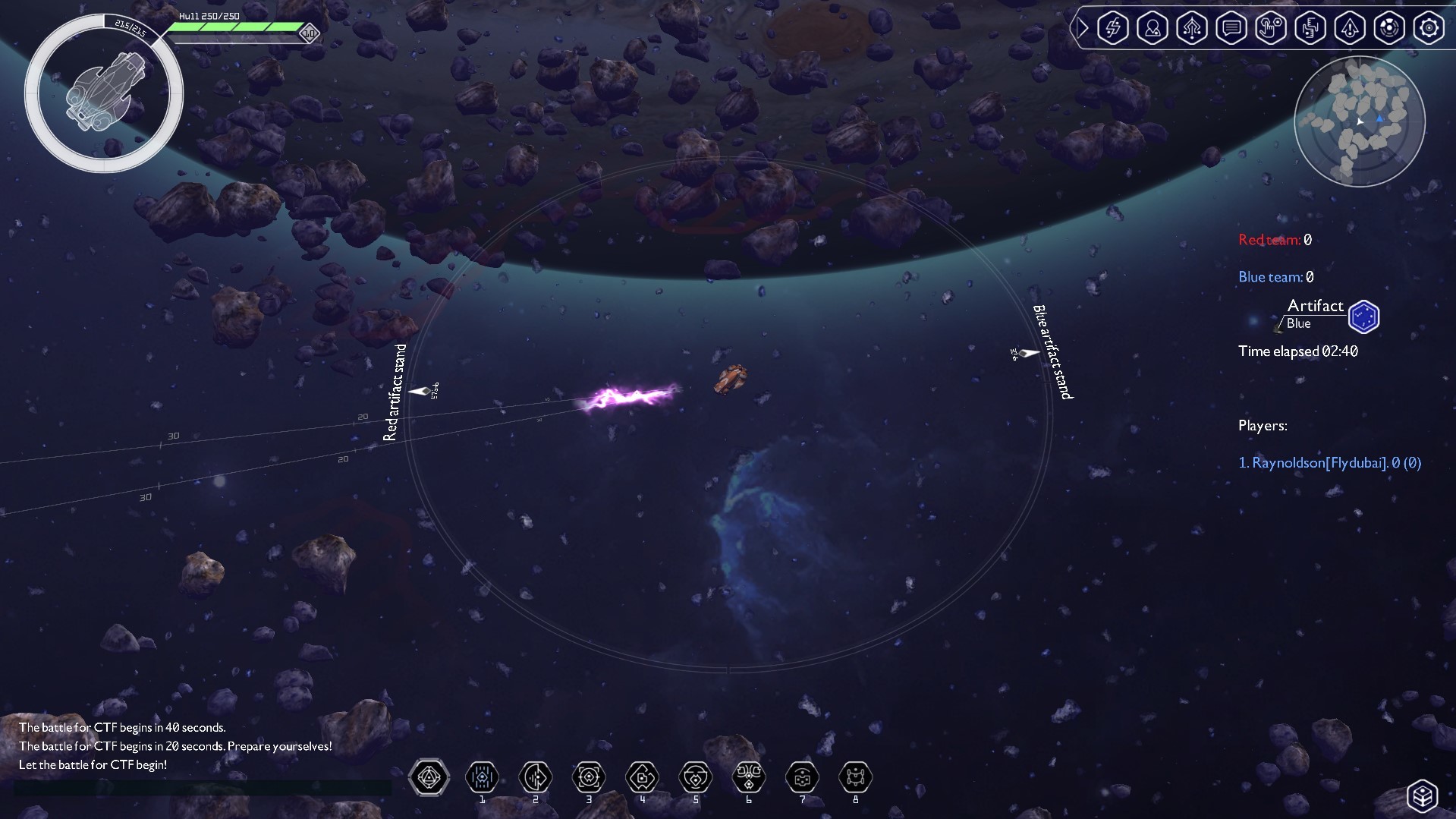1456x819 pixels.
Task: Open the player profile icon in top toolbar
Action: pyautogui.click(x=1153, y=27)
